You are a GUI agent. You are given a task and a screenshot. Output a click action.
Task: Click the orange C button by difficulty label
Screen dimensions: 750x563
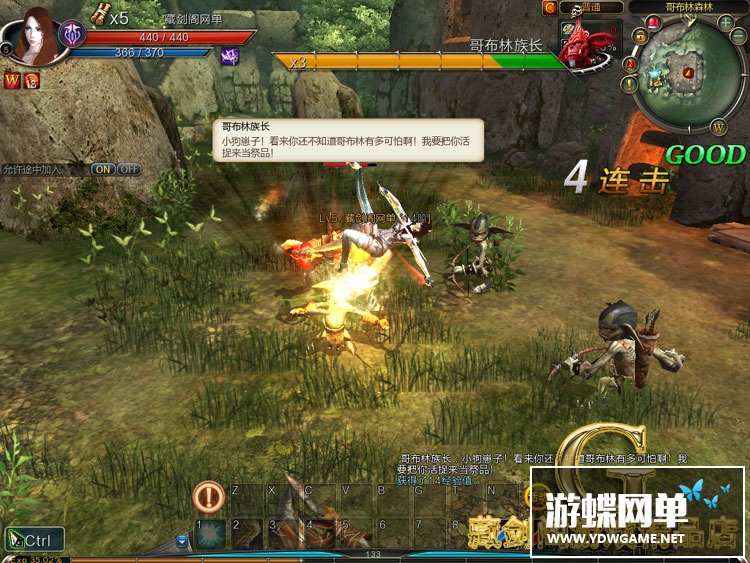click(549, 8)
